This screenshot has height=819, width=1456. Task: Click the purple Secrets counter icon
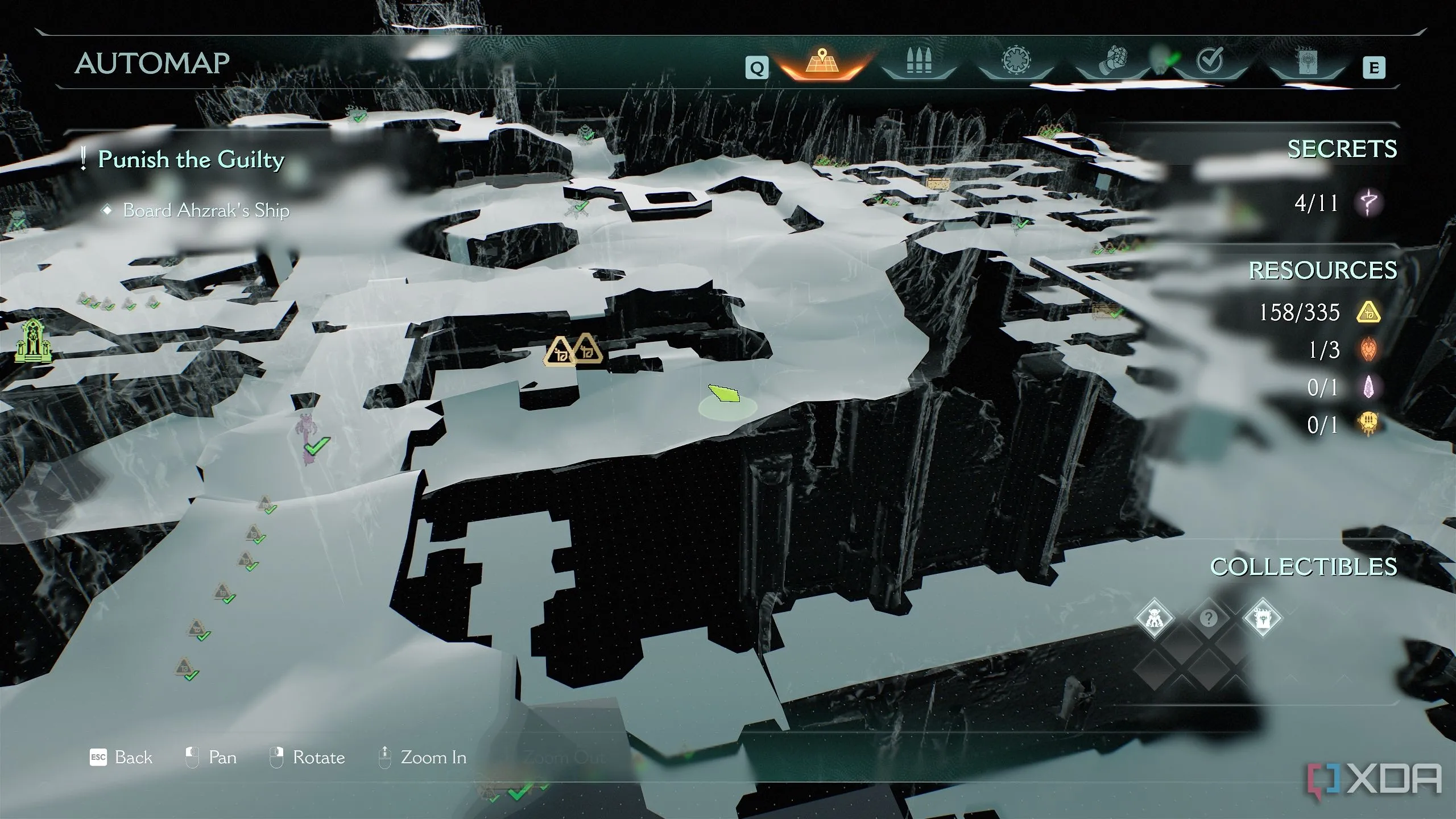coord(1369,202)
